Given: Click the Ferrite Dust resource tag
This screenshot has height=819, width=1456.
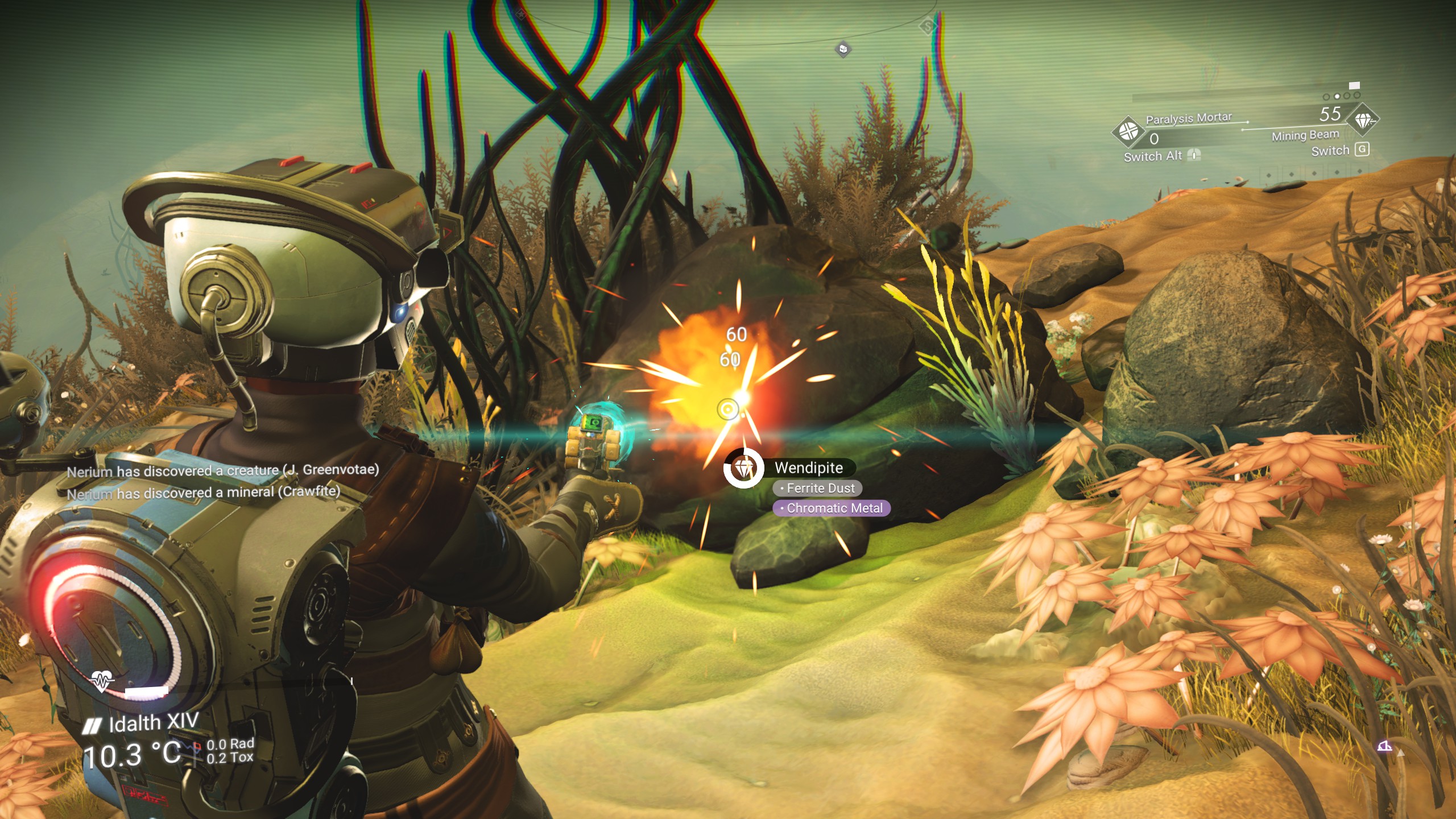Looking at the screenshot, I should tap(817, 489).
